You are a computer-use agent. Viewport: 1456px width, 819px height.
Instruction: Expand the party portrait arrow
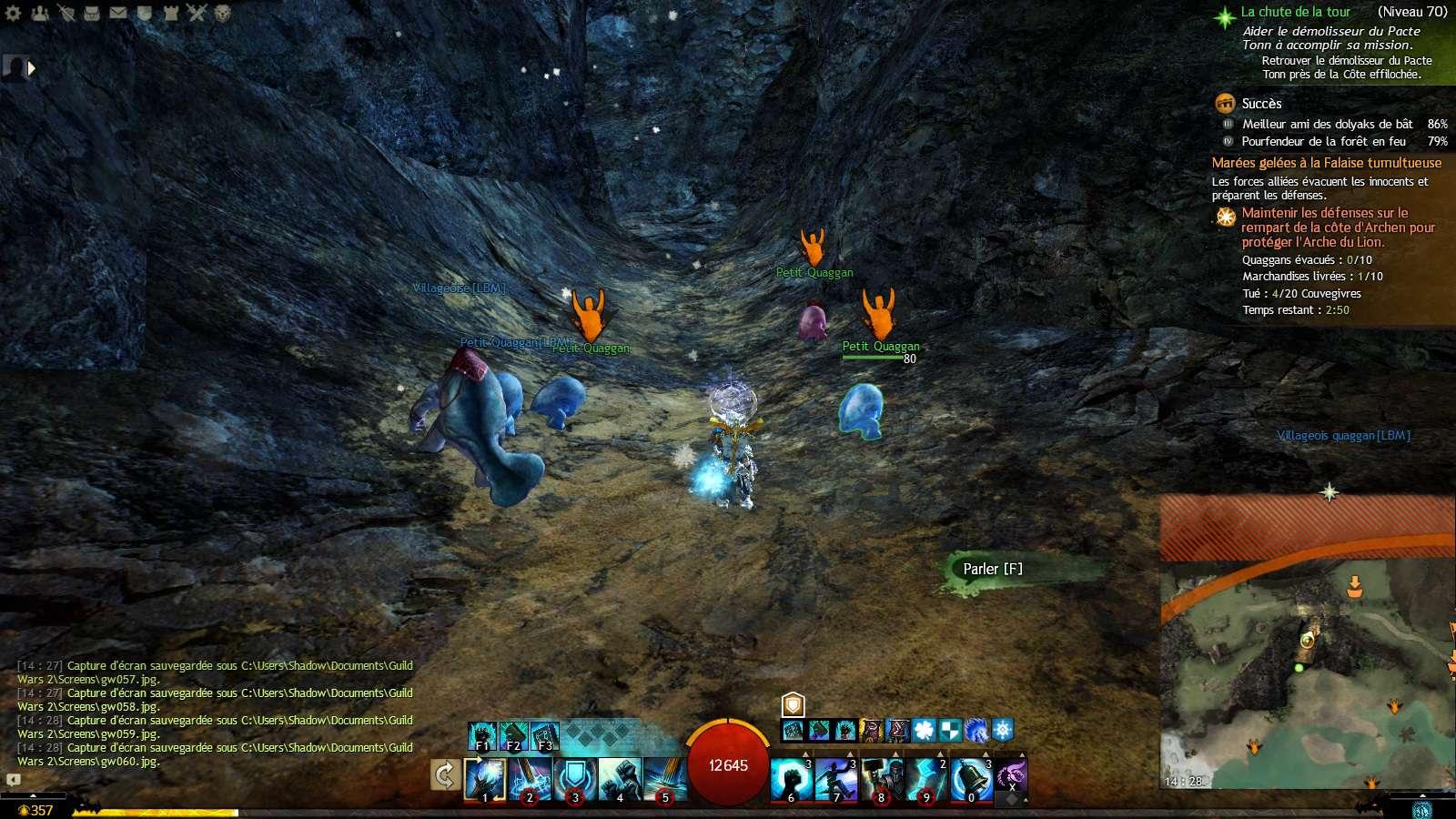tap(33, 68)
